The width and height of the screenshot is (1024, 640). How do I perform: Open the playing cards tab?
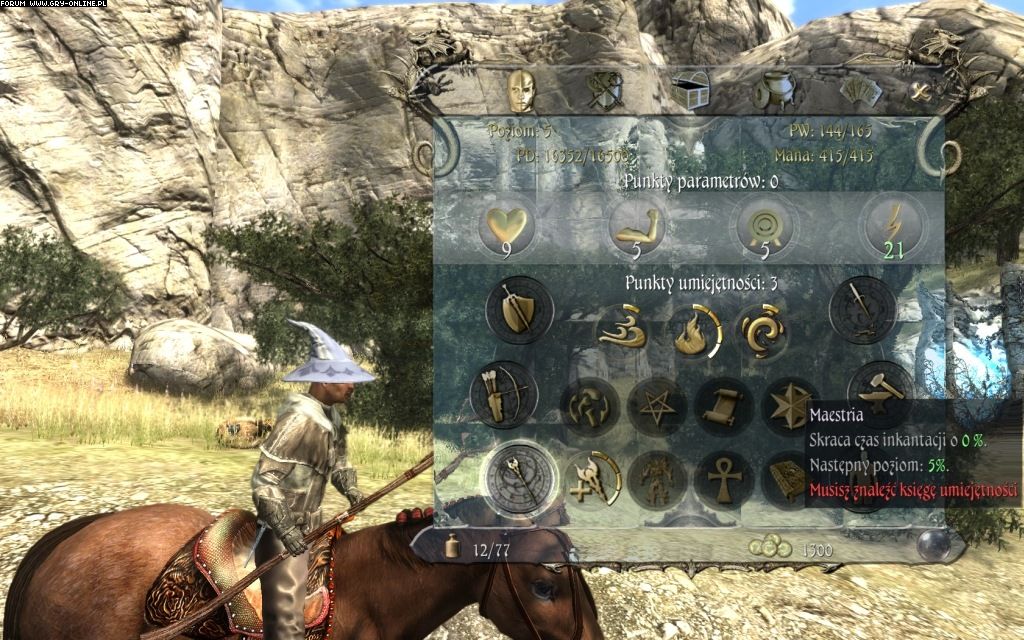coord(859,92)
